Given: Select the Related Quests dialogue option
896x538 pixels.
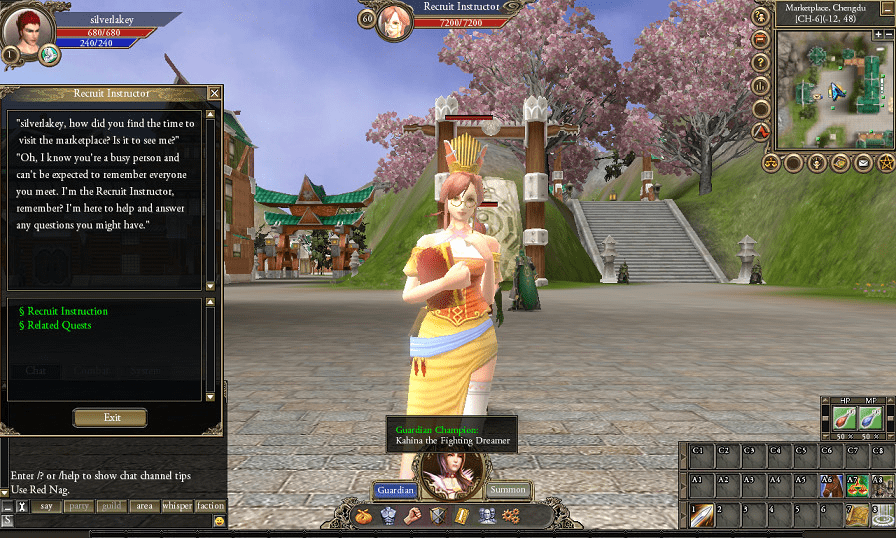Looking at the screenshot, I should pyautogui.click(x=59, y=325).
